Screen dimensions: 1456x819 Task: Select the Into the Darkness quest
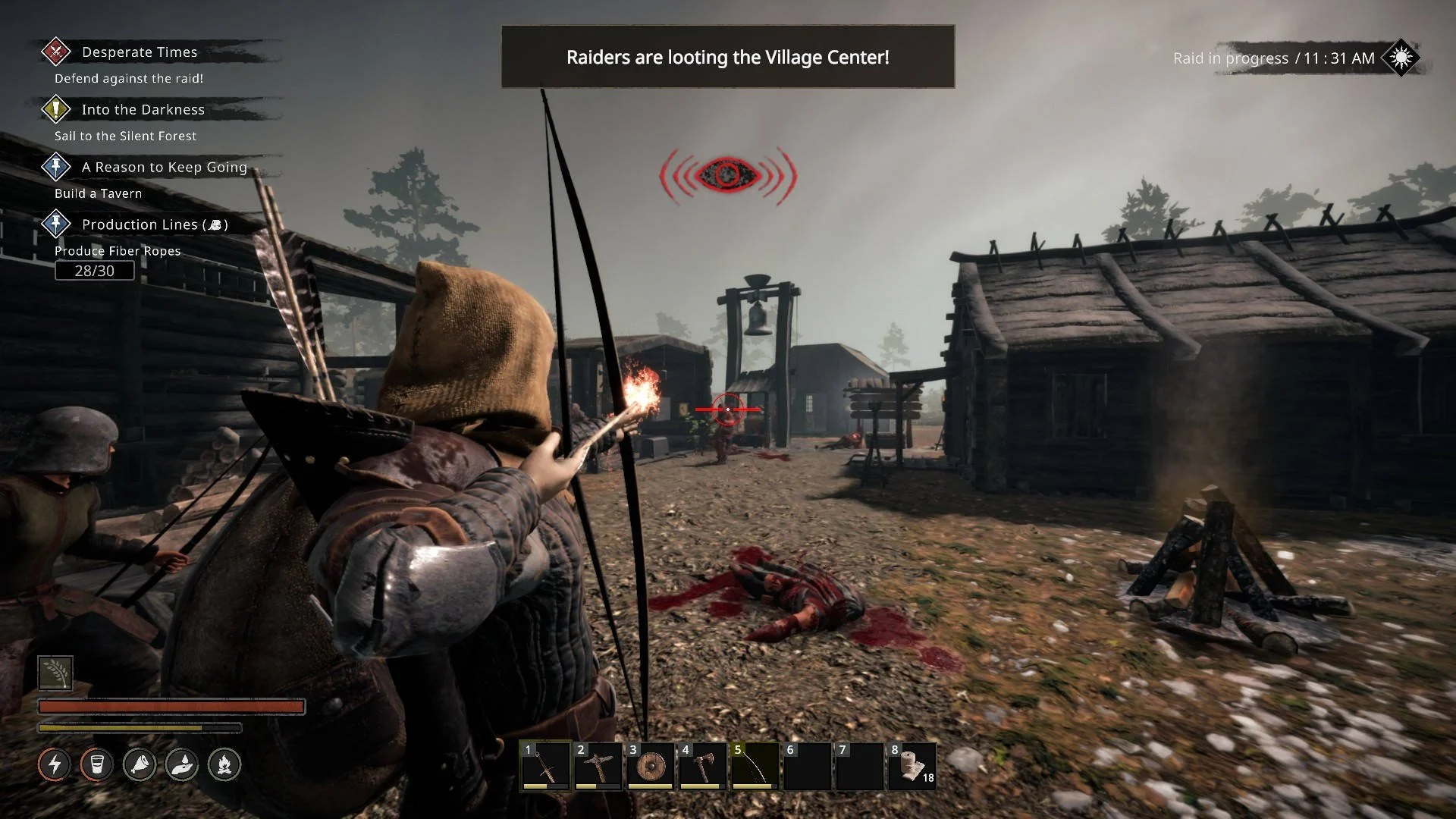pos(143,110)
